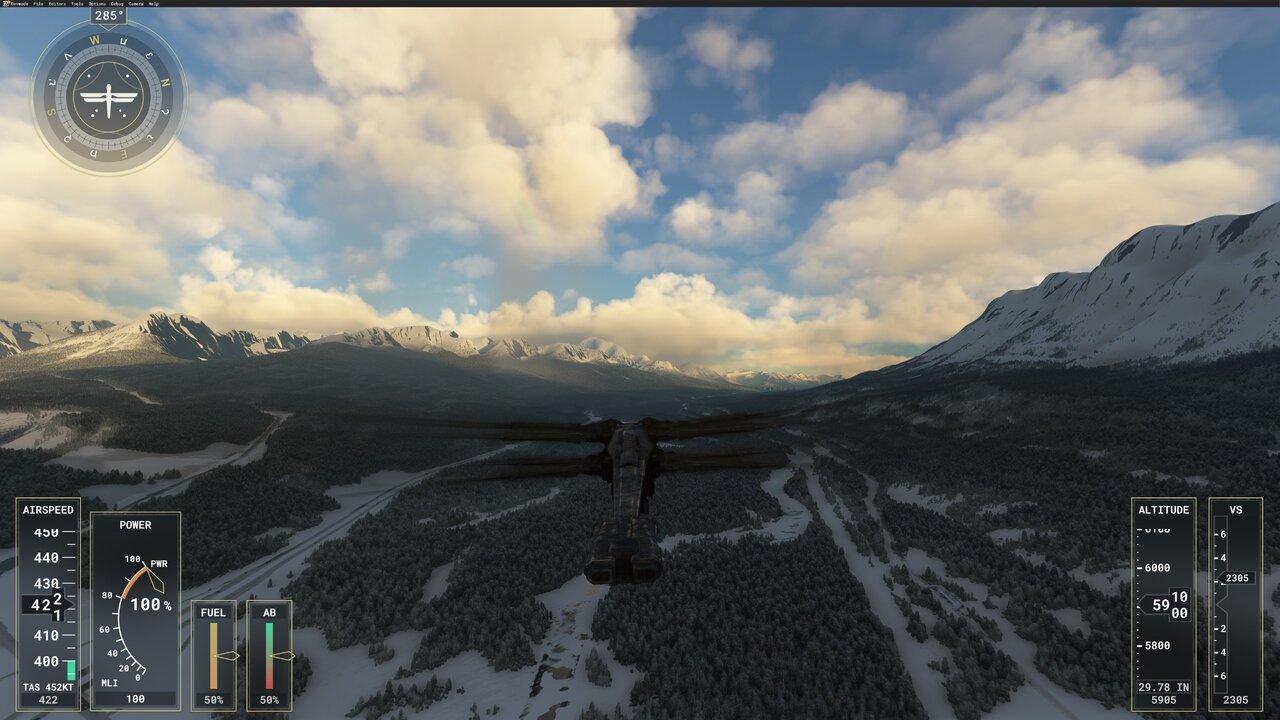The height and width of the screenshot is (720, 1280).
Task: Select the AB afterburner gauge pointer
Action: click(x=283, y=656)
